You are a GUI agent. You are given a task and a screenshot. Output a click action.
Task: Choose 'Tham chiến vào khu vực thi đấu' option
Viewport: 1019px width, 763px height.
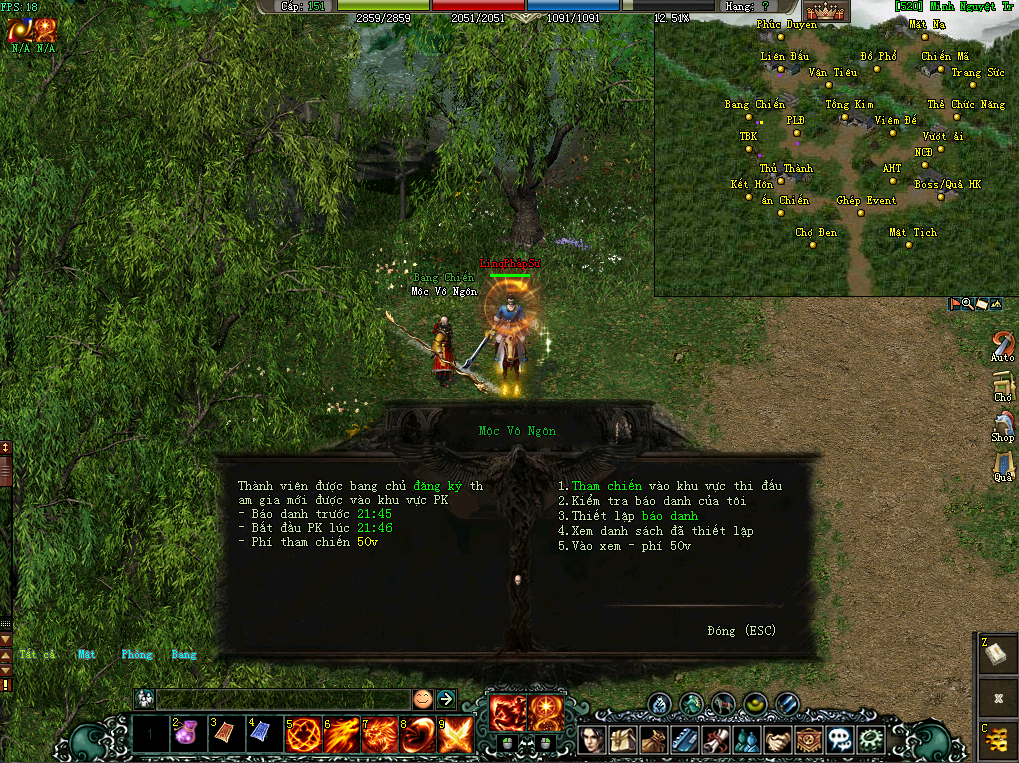pyautogui.click(x=670, y=486)
